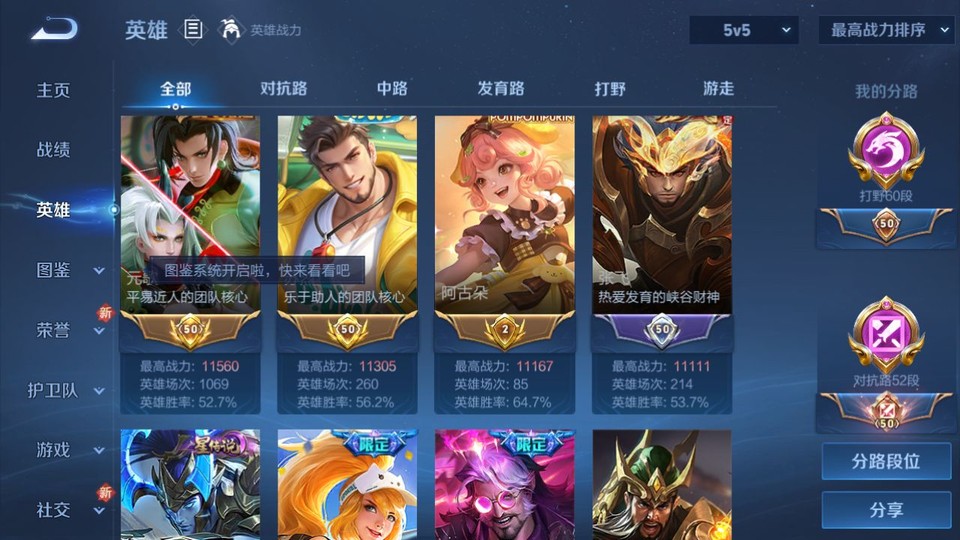Switch to the 打野 tab

click(610, 88)
